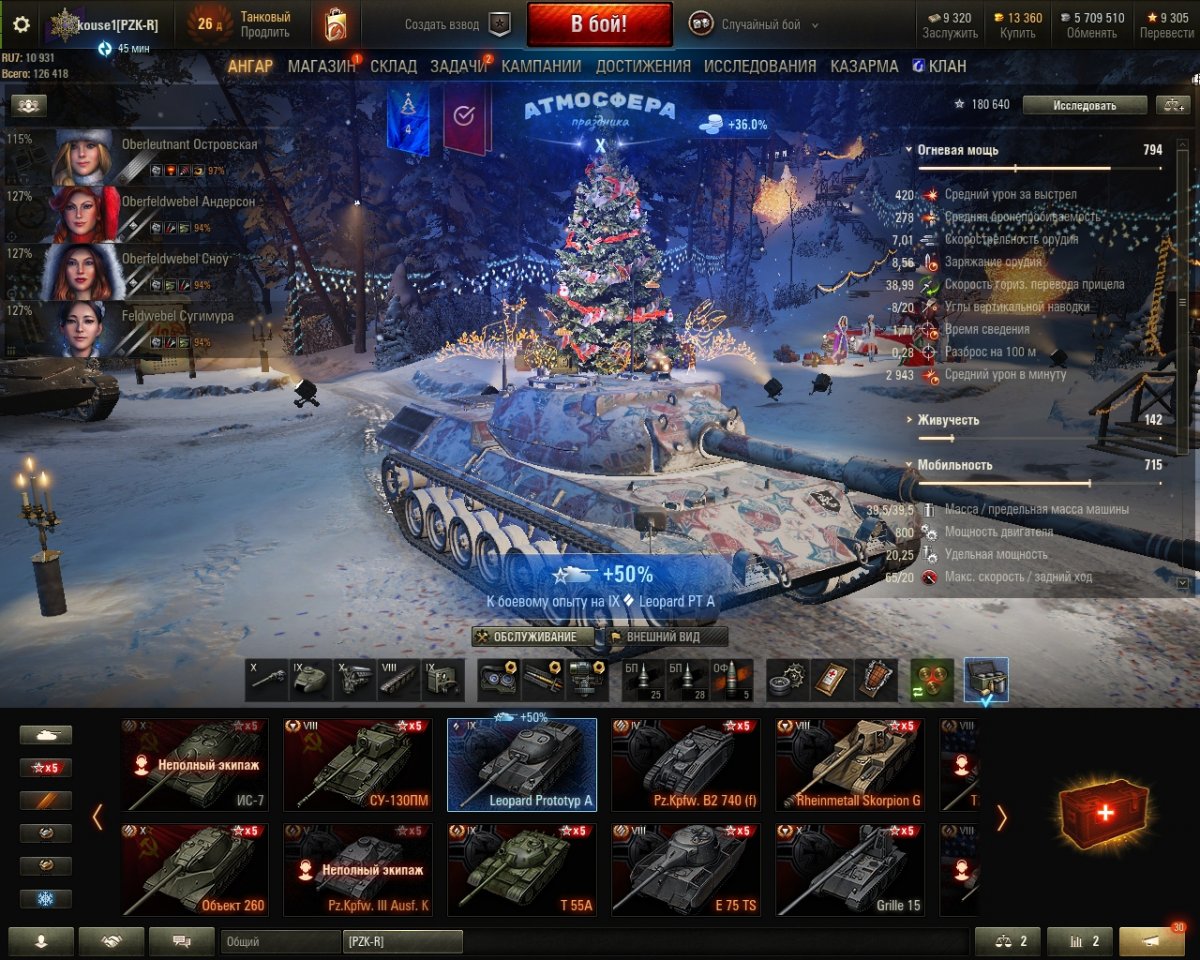Viewport: 1200px width, 960px height.
Task: Show the КАЗАРМА tab
Action: click(x=864, y=66)
